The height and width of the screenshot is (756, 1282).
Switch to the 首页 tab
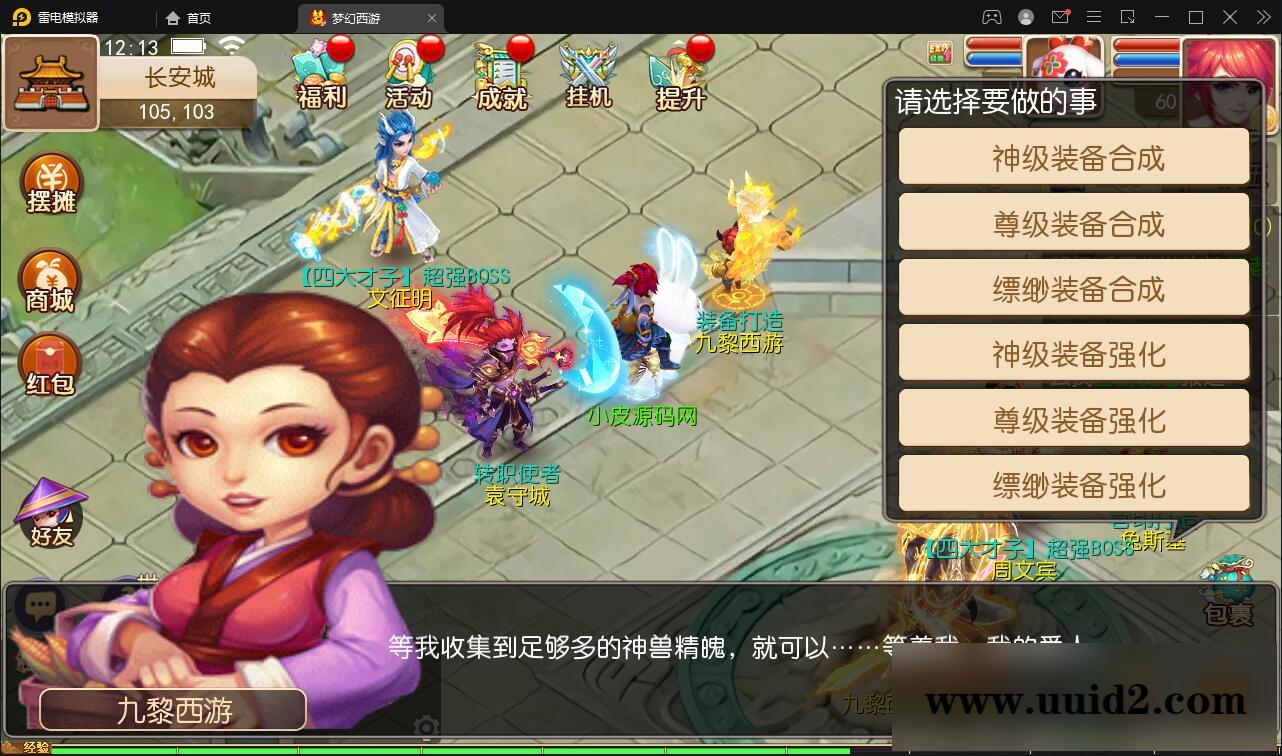(x=196, y=17)
